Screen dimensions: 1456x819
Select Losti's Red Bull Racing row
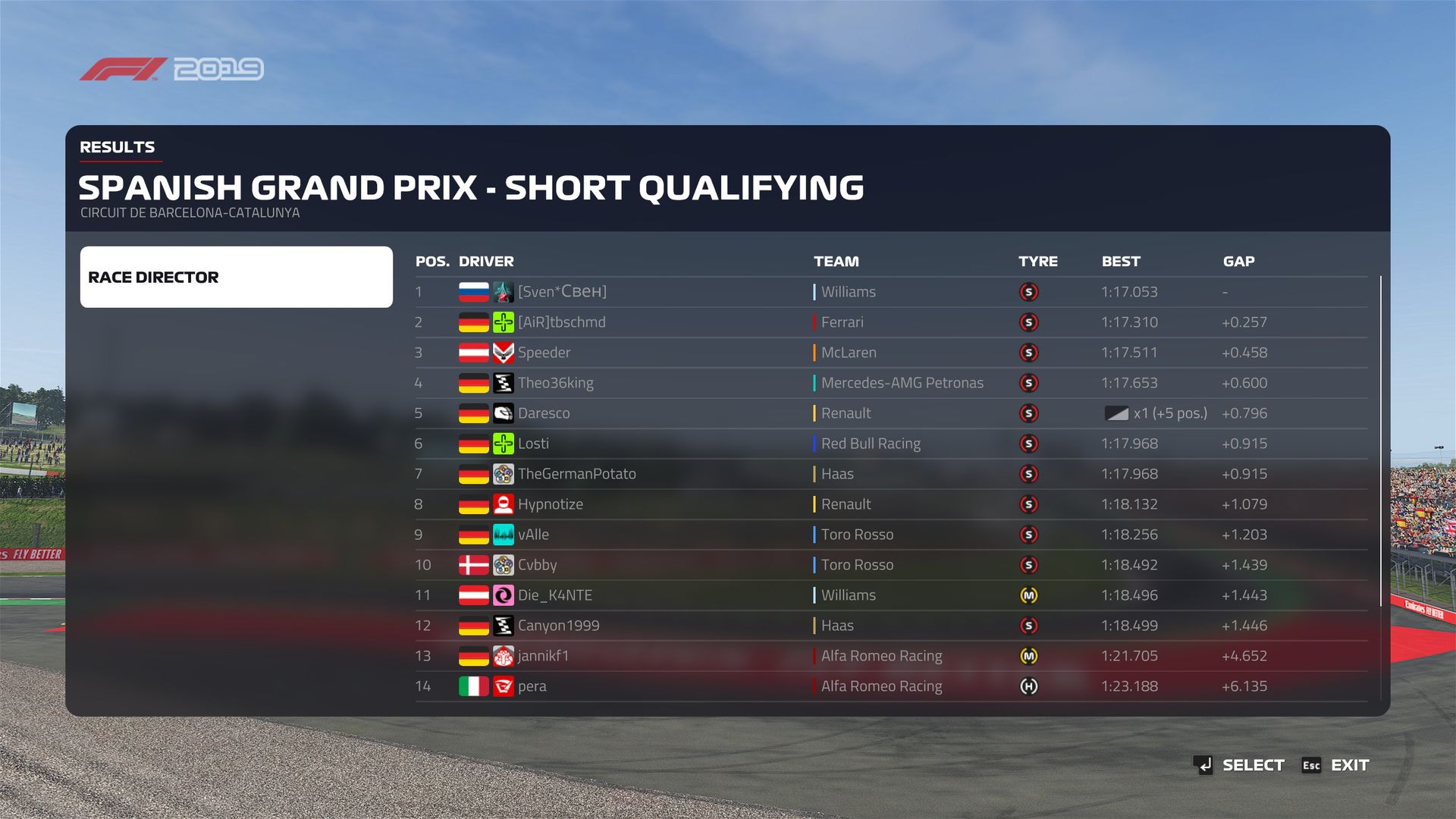point(533,444)
